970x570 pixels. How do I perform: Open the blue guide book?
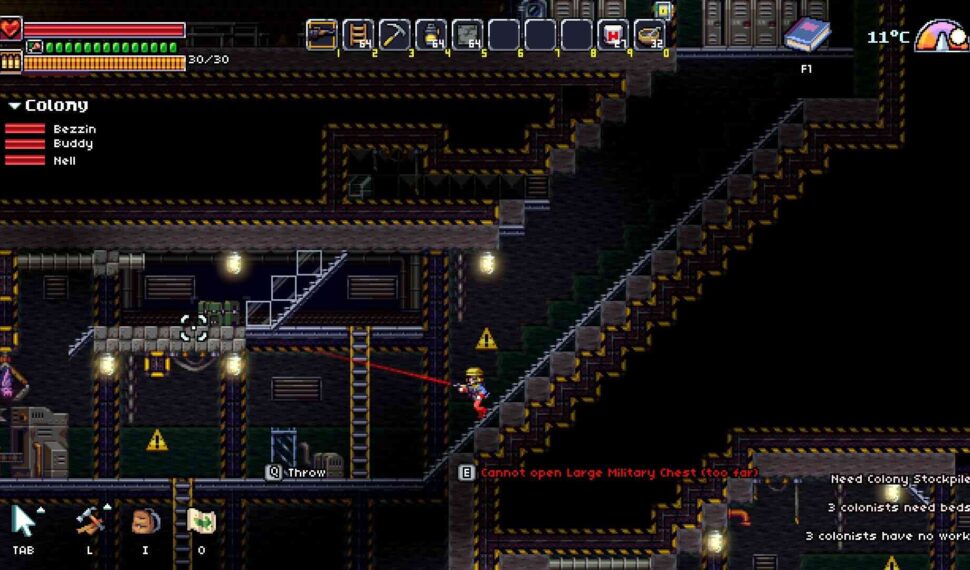click(806, 36)
